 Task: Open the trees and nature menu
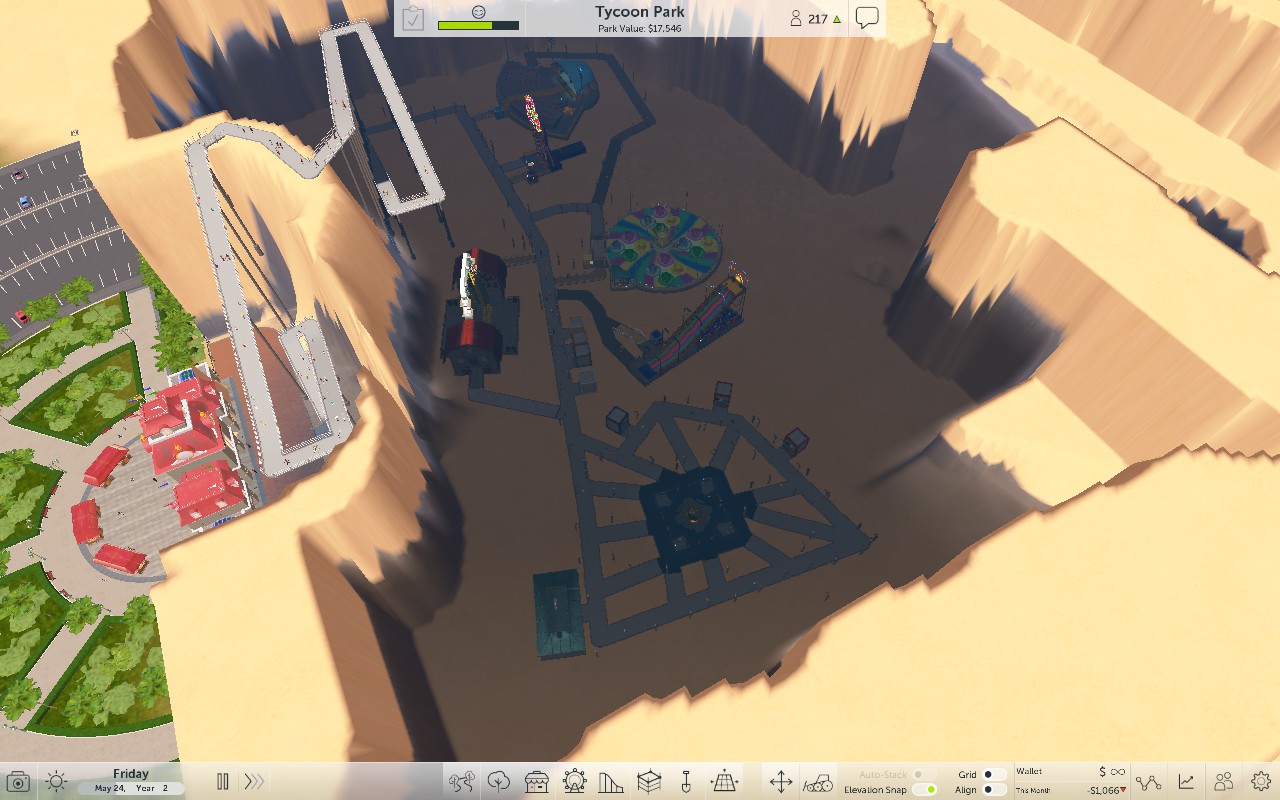[x=497, y=782]
